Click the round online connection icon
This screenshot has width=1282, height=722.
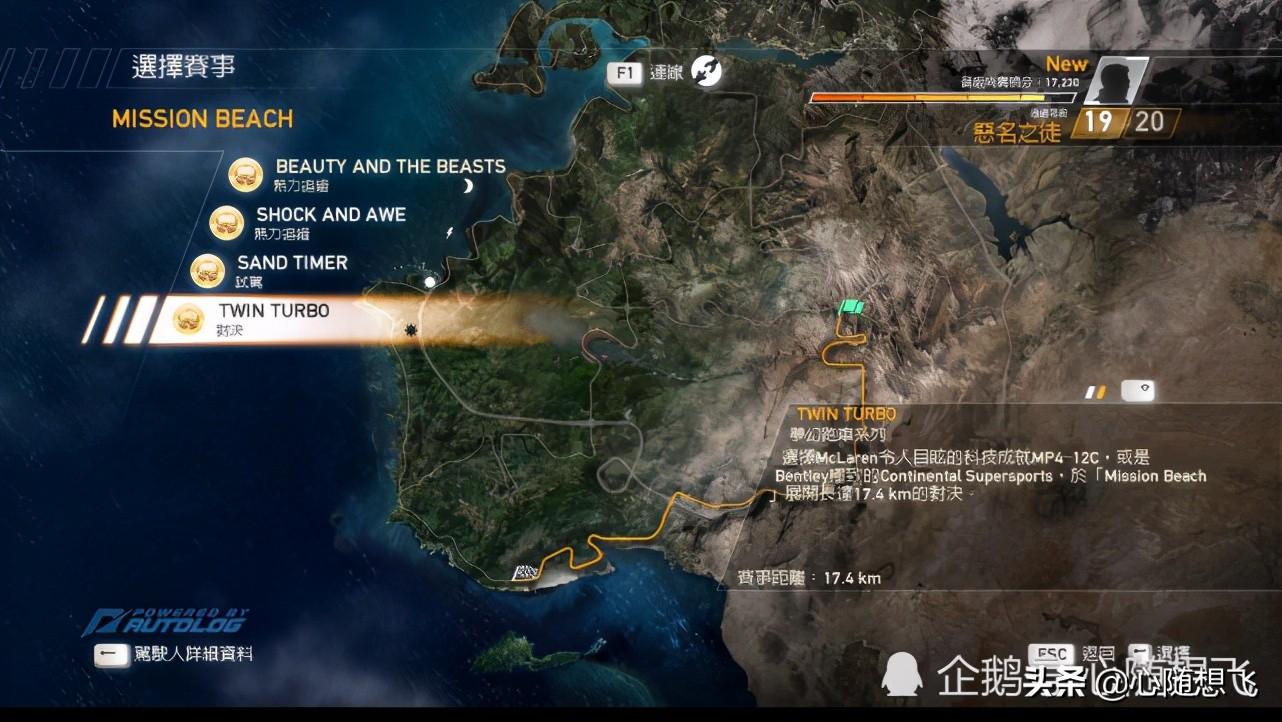(x=707, y=72)
